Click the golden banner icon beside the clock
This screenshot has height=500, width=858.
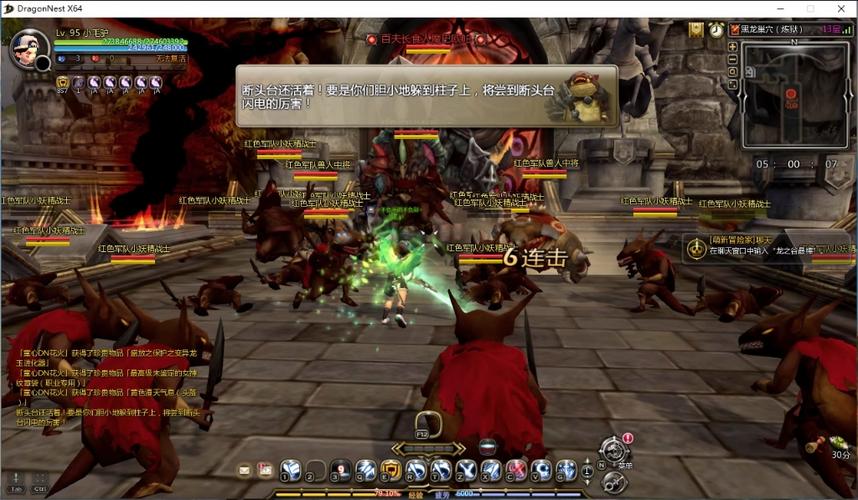(696, 29)
